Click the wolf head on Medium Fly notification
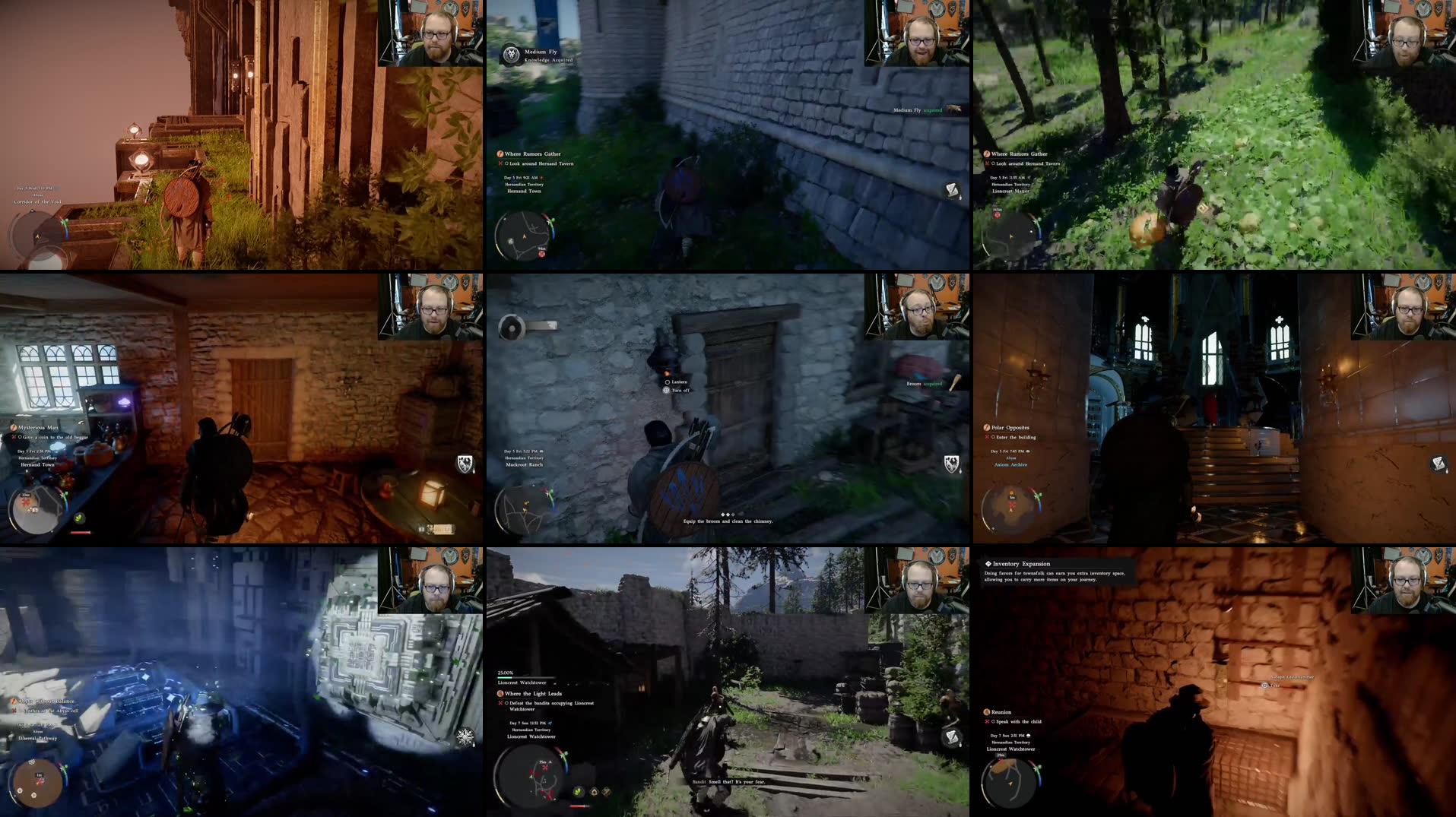This screenshot has height=817, width=1456. [x=511, y=54]
